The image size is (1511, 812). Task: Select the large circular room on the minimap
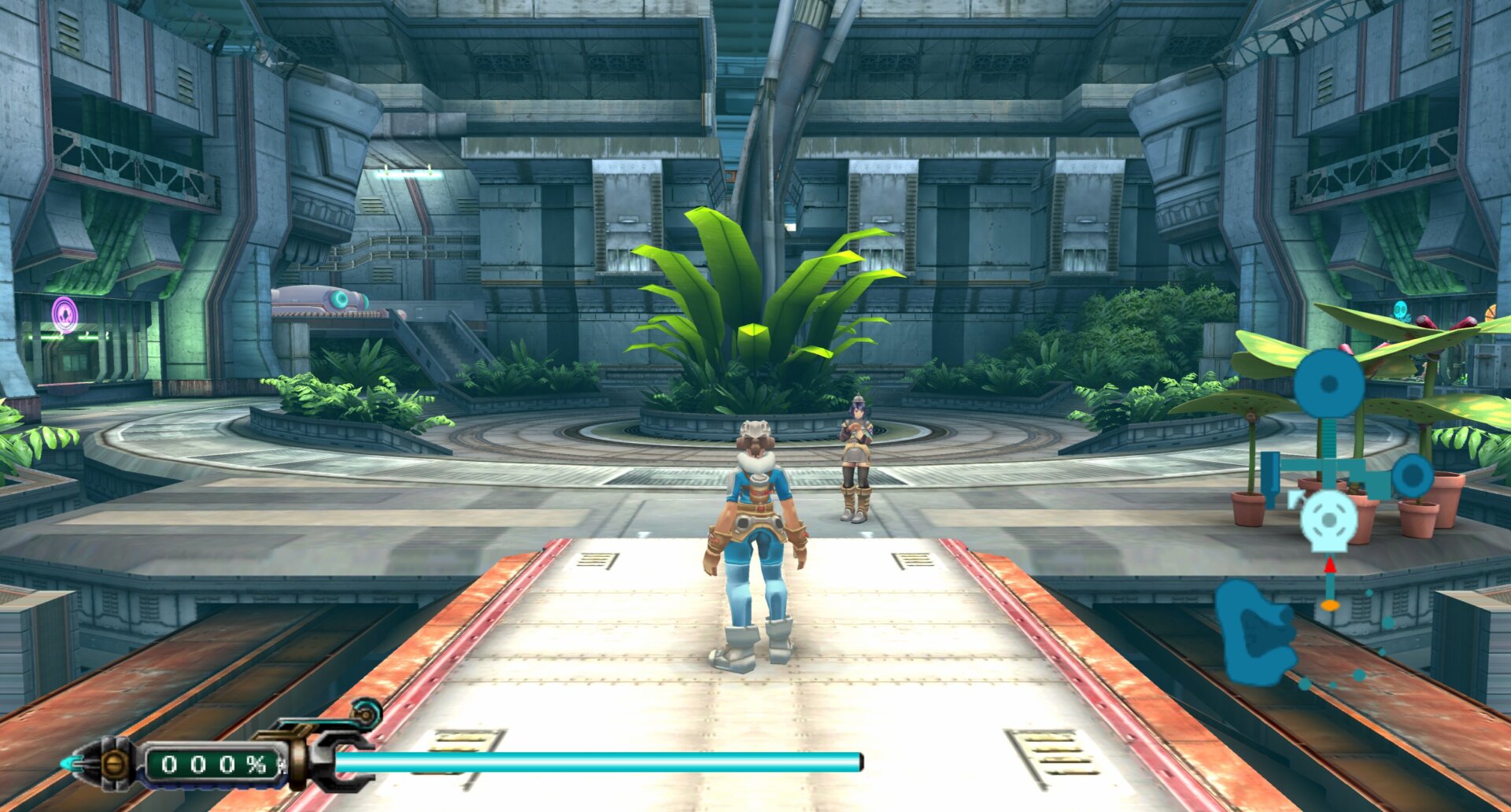click(x=1328, y=383)
